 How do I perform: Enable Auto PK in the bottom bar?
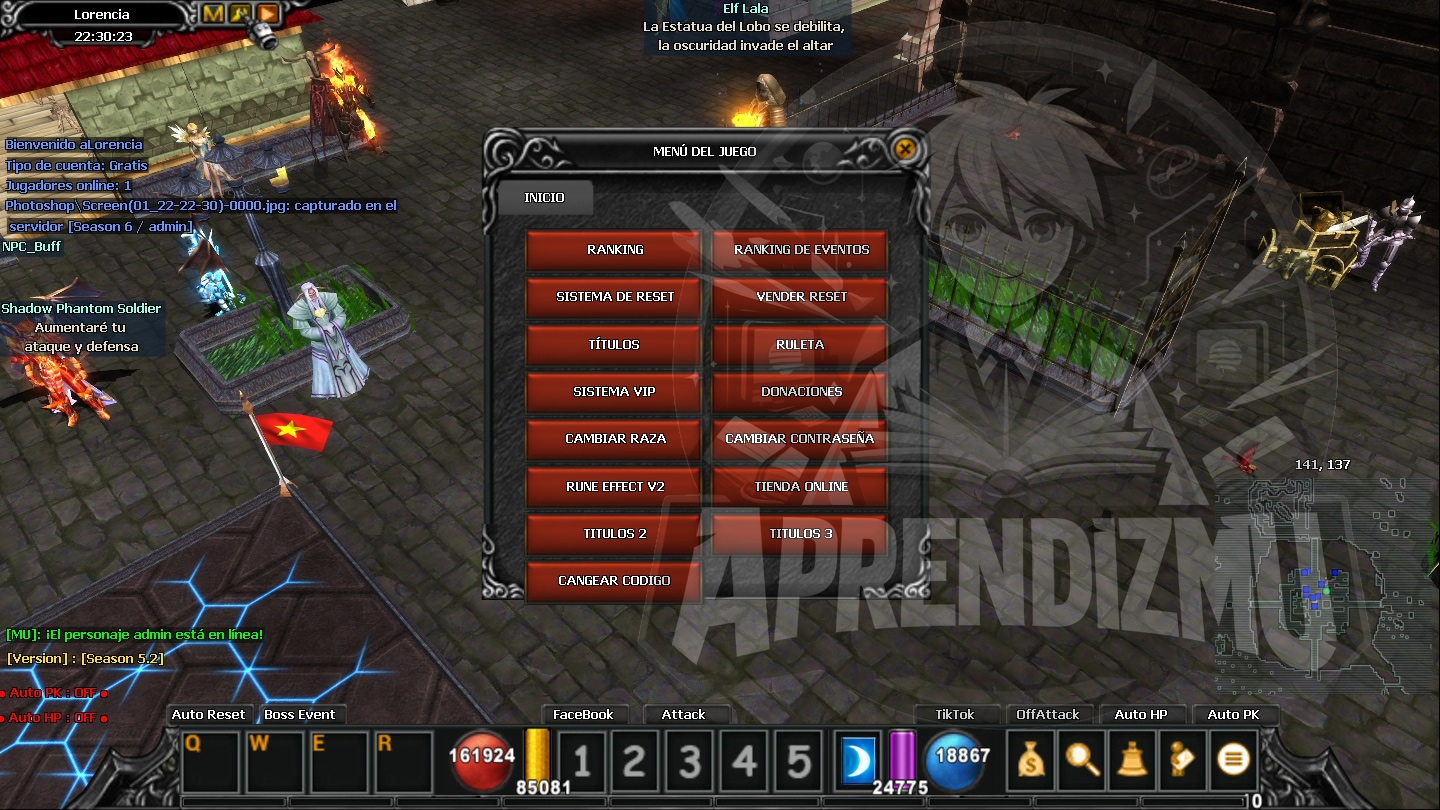(1234, 714)
